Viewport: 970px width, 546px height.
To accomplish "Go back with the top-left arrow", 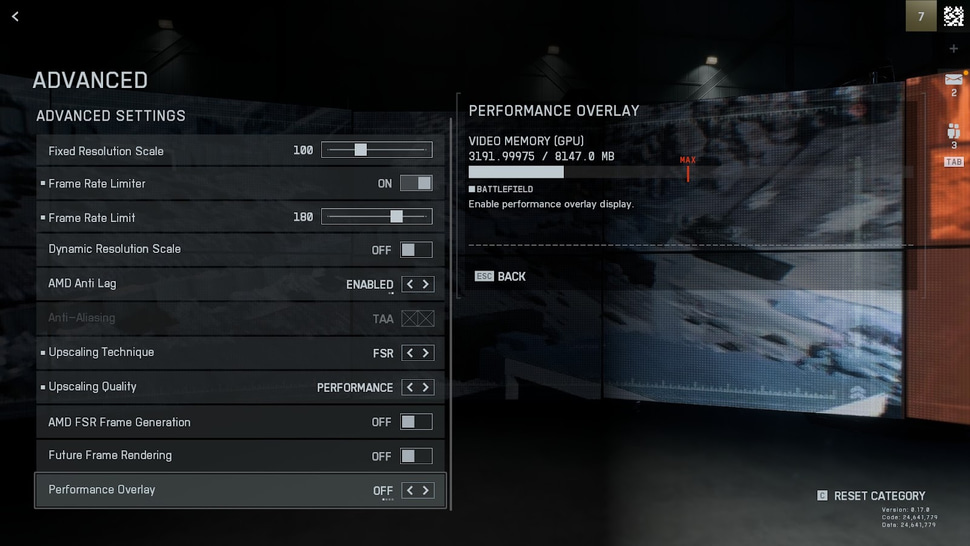I will (15, 16).
